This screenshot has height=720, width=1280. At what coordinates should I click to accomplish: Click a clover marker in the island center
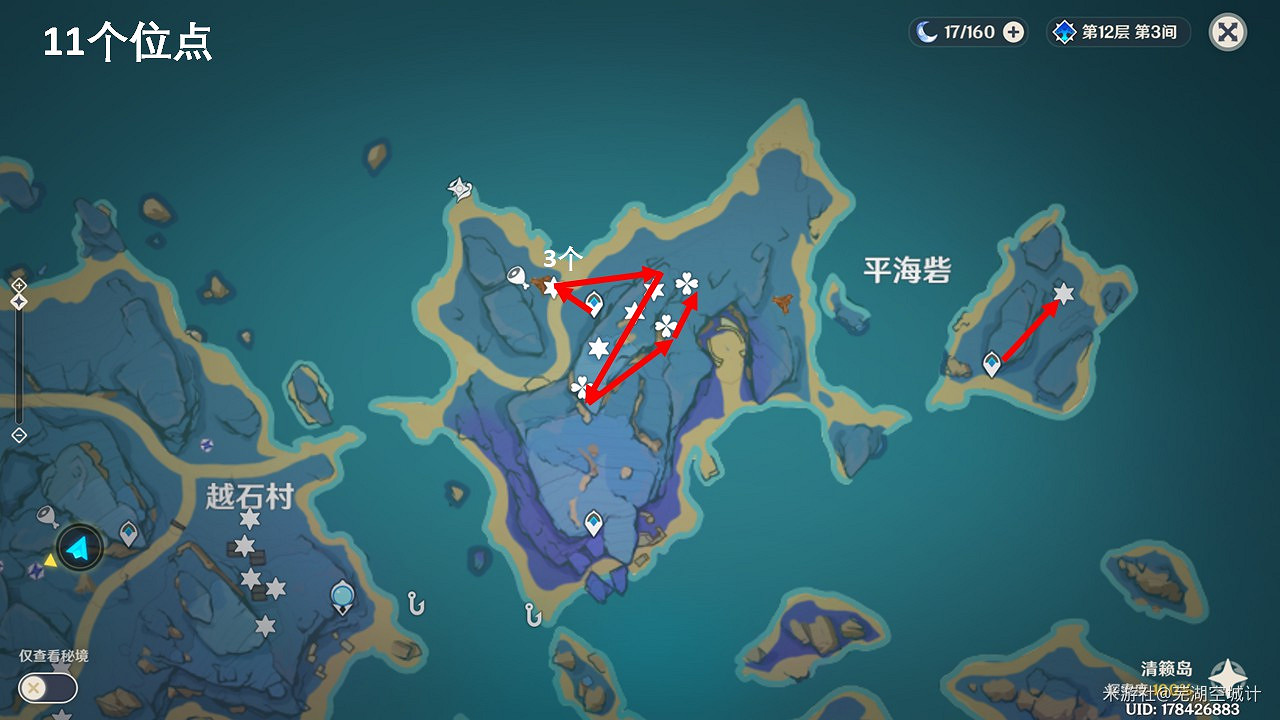pos(665,327)
